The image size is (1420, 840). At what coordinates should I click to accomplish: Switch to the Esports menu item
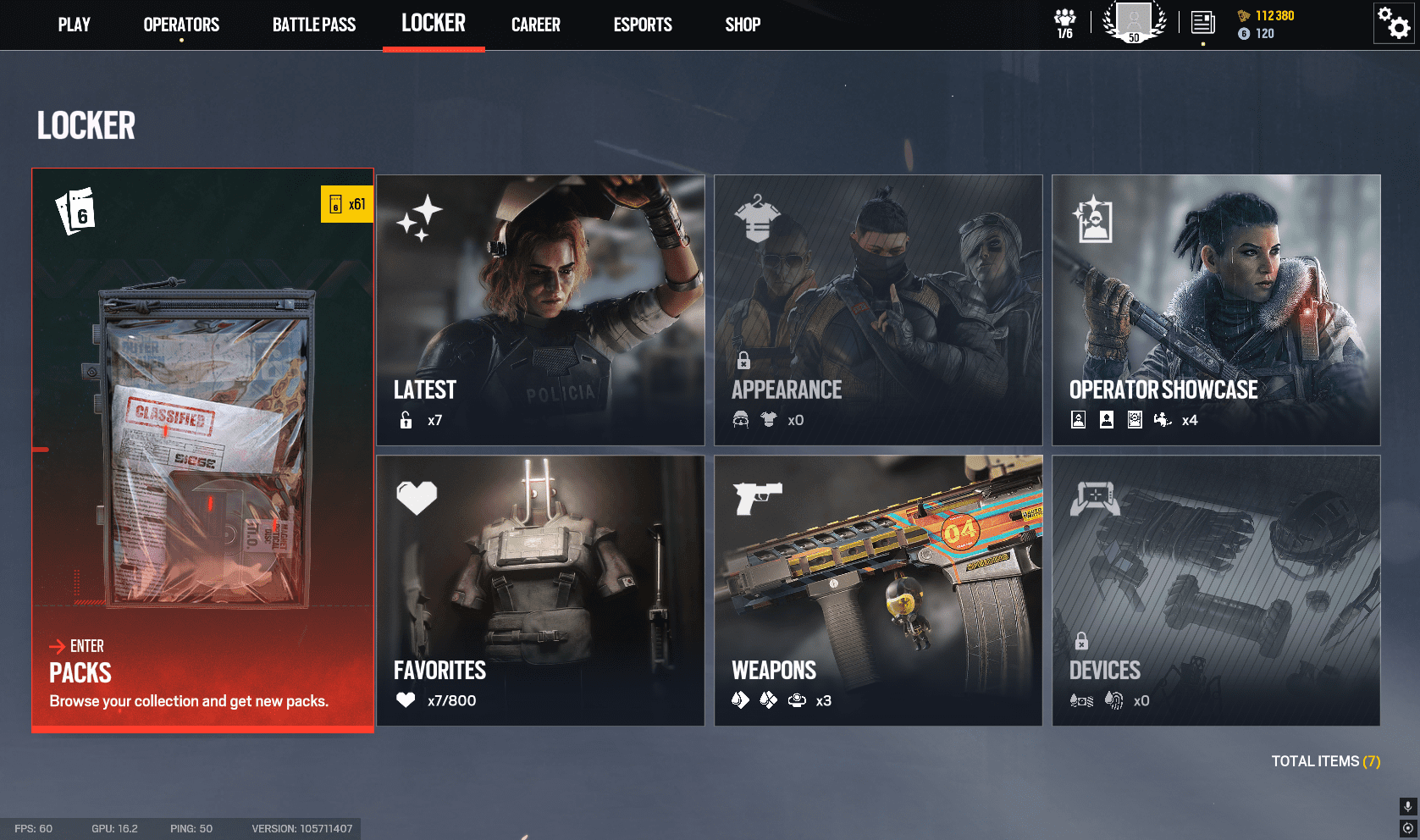click(x=642, y=25)
